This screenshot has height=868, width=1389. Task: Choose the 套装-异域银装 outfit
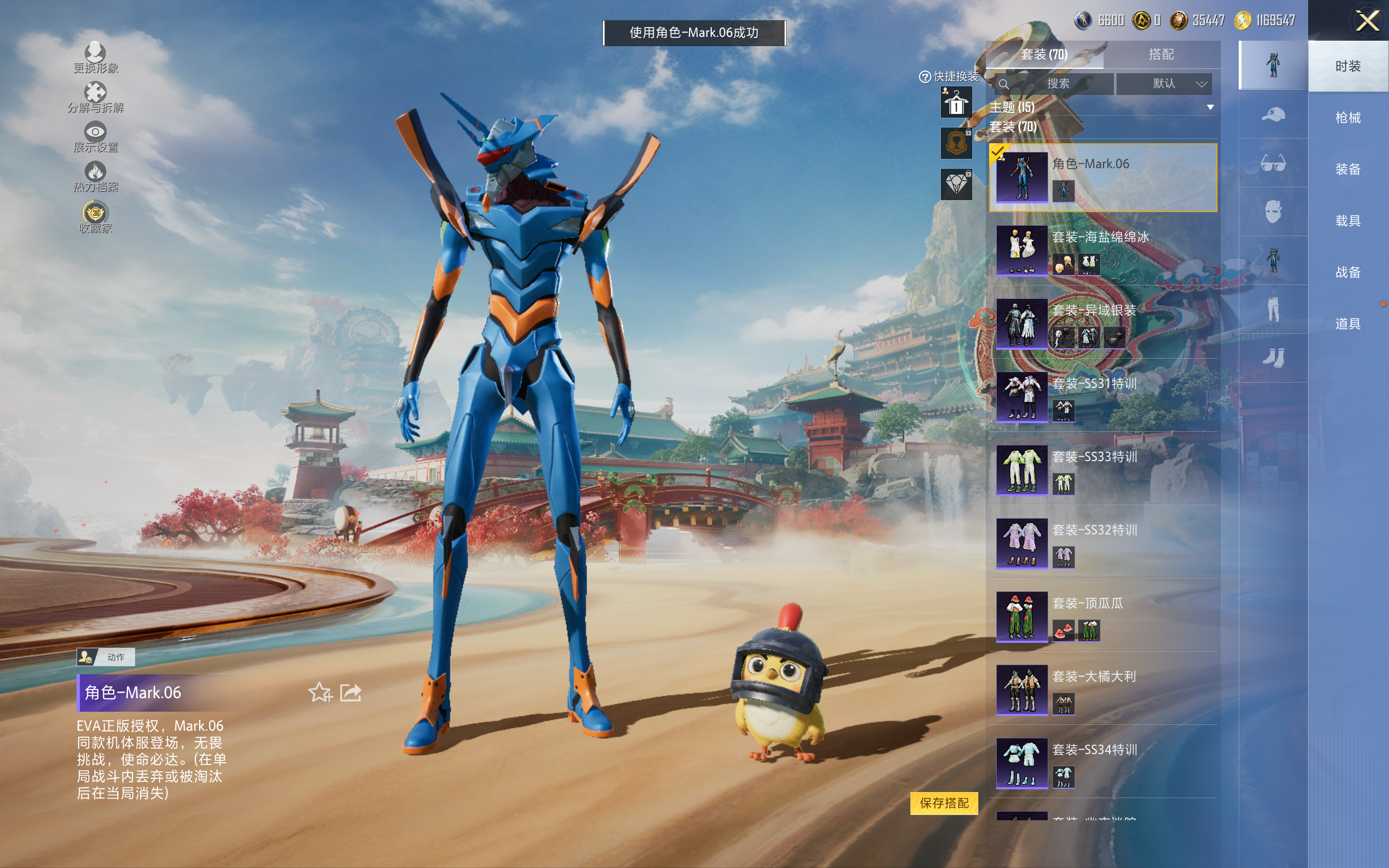(x=1102, y=324)
